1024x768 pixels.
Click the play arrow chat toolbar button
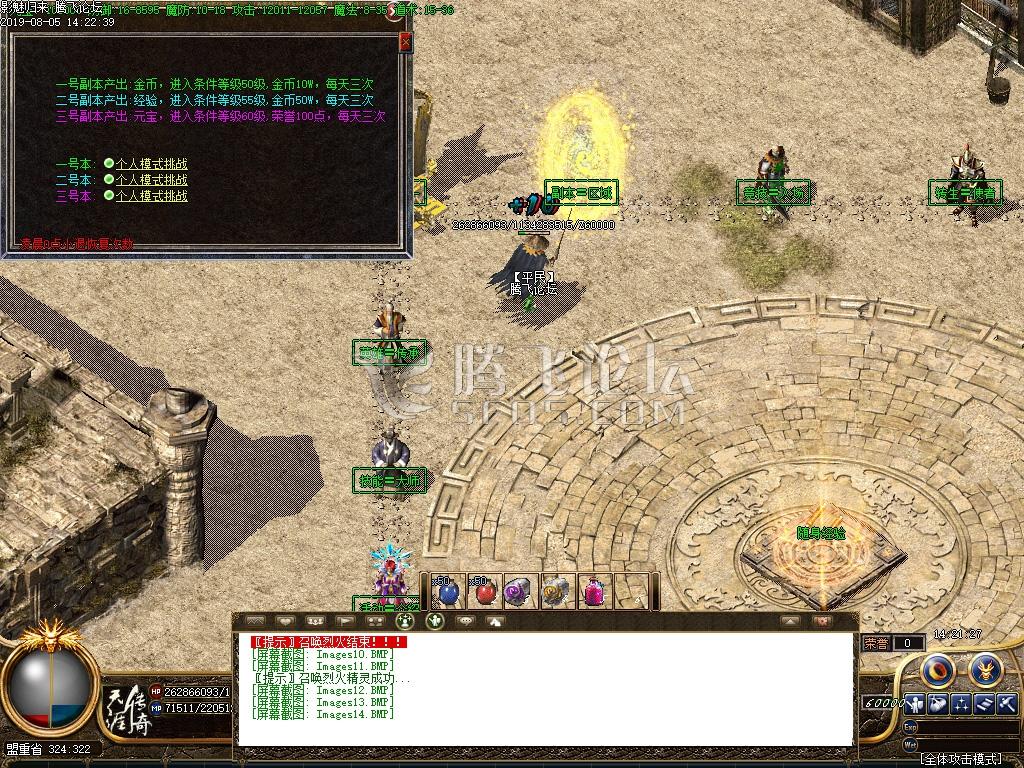pyautogui.click(x=345, y=621)
